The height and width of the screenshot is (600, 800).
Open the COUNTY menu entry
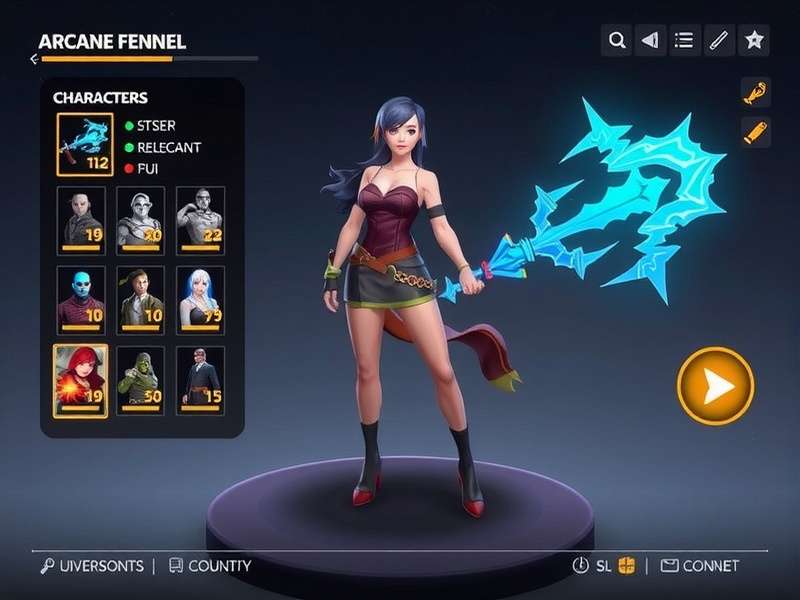point(210,566)
